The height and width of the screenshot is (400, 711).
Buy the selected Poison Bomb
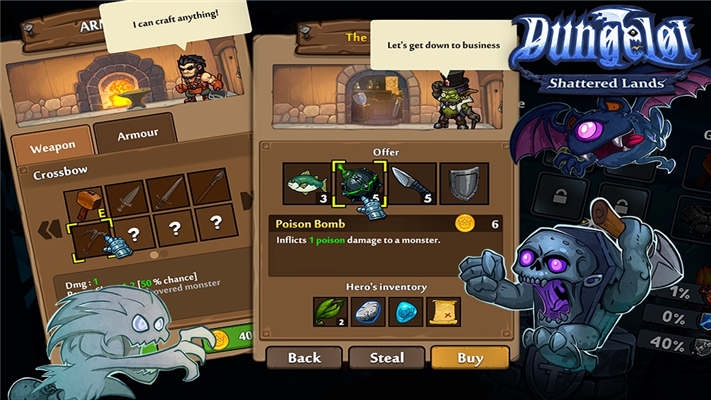pos(469,357)
